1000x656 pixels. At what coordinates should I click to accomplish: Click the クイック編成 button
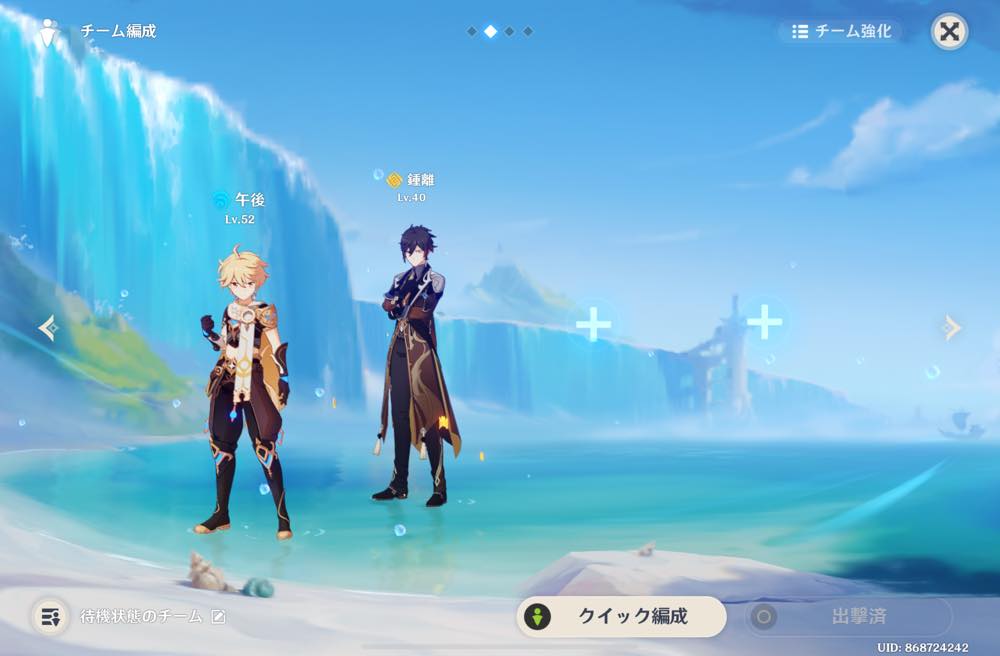pyautogui.click(x=621, y=616)
